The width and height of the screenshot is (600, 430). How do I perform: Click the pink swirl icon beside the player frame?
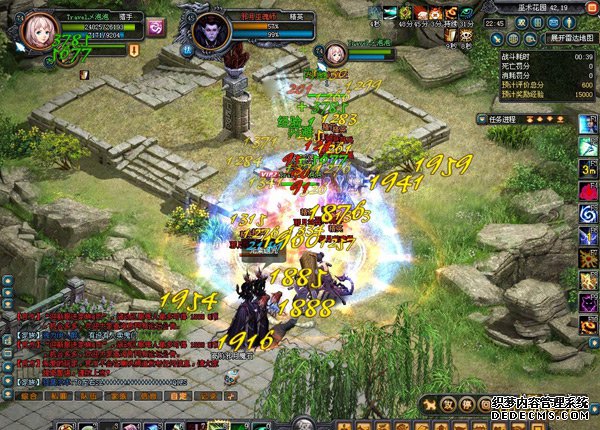155,28
